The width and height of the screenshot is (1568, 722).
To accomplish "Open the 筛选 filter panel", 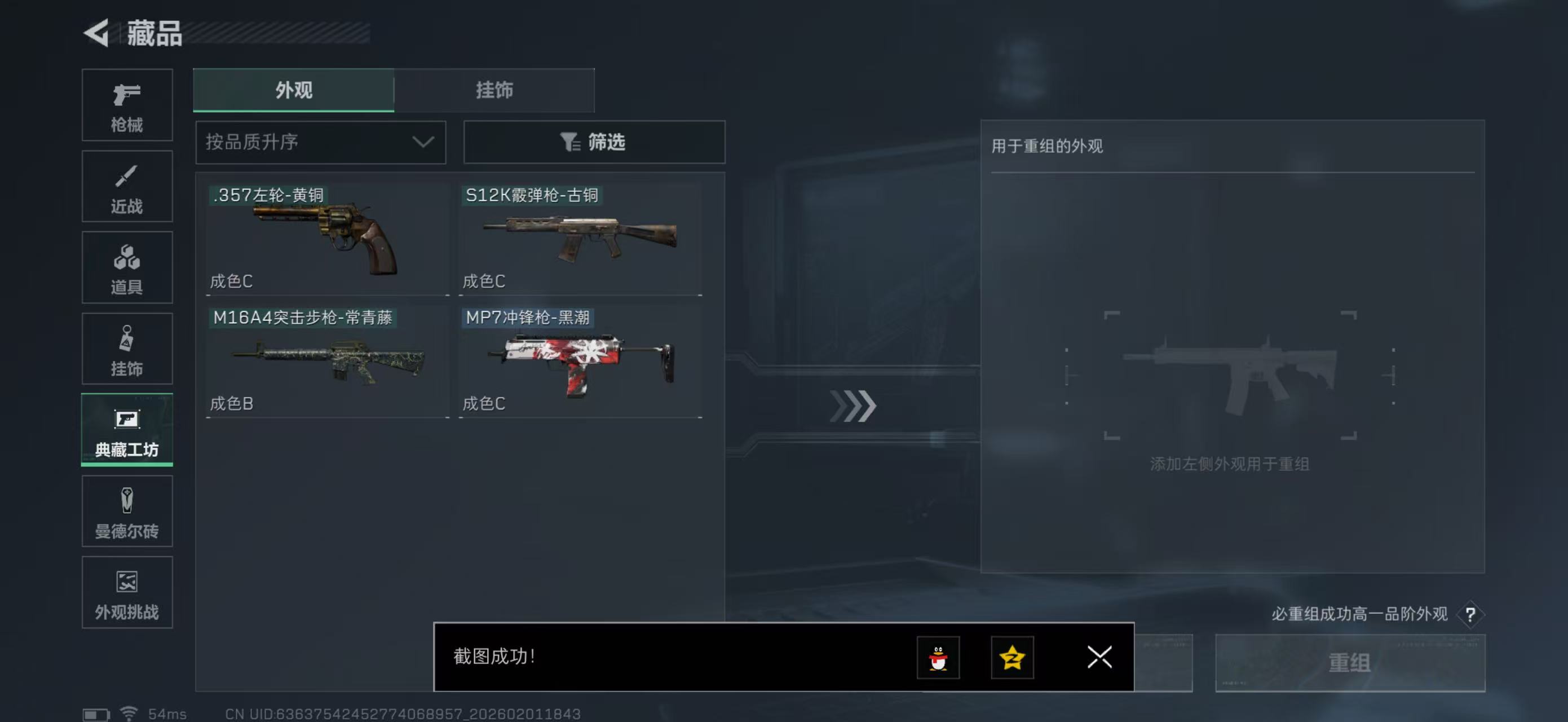I will 594,143.
